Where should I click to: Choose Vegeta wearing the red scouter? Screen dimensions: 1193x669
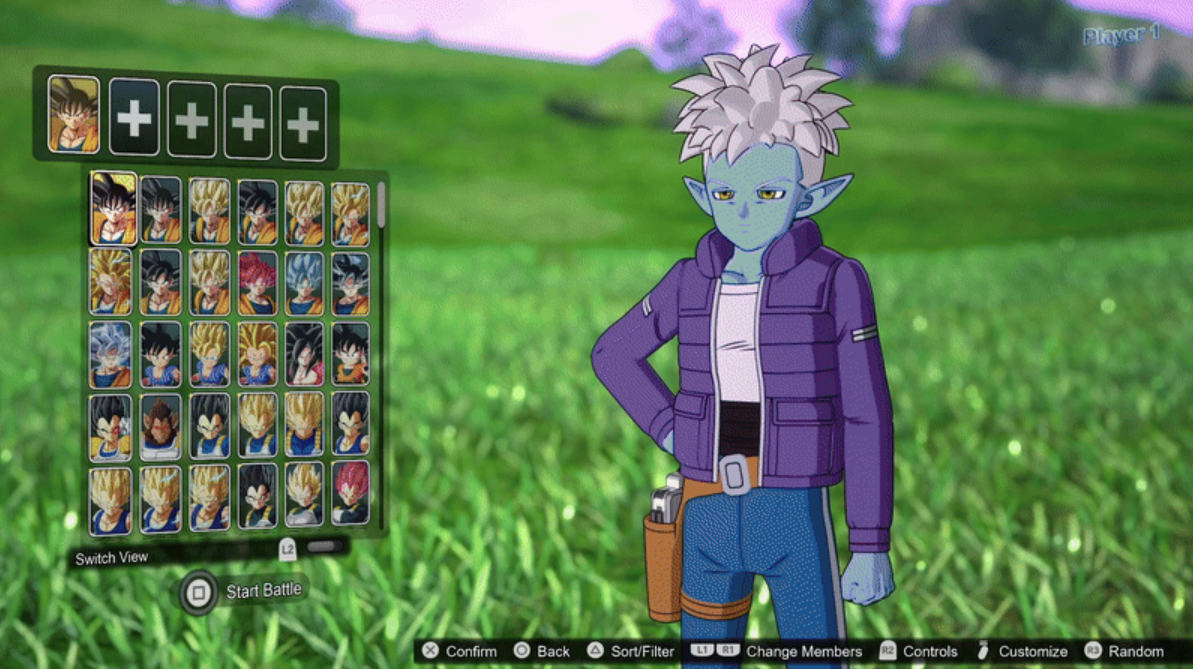point(111,425)
